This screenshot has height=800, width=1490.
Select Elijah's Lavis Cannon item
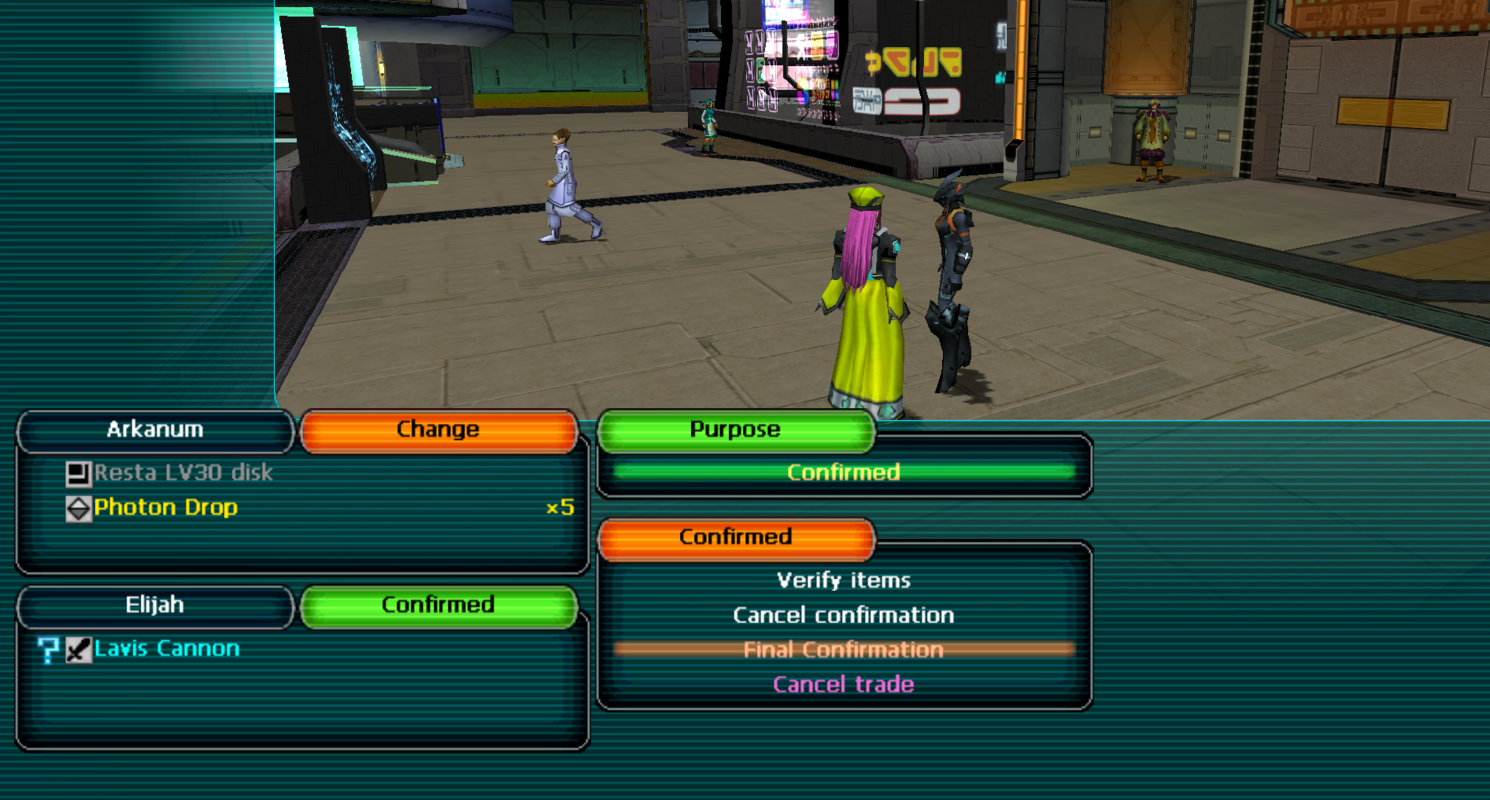click(x=166, y=649)
